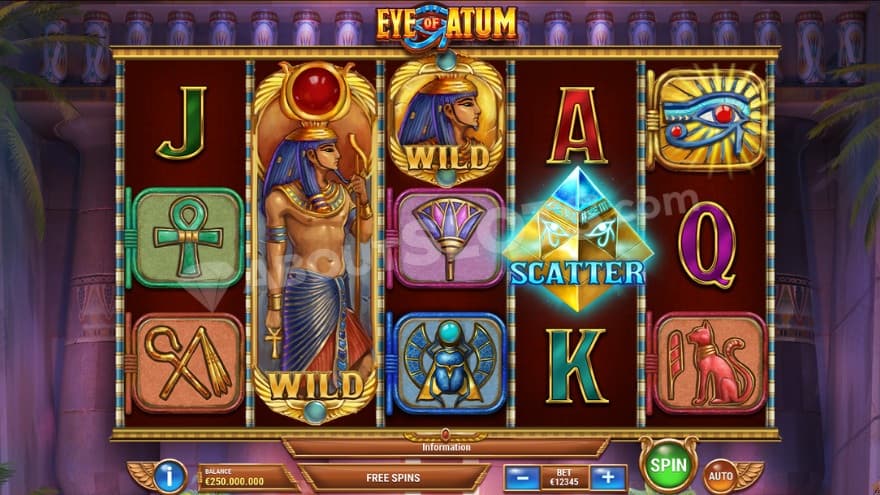Enable autoplay with the AUTO button
The image size is (880, 495).
coord(720,476)
